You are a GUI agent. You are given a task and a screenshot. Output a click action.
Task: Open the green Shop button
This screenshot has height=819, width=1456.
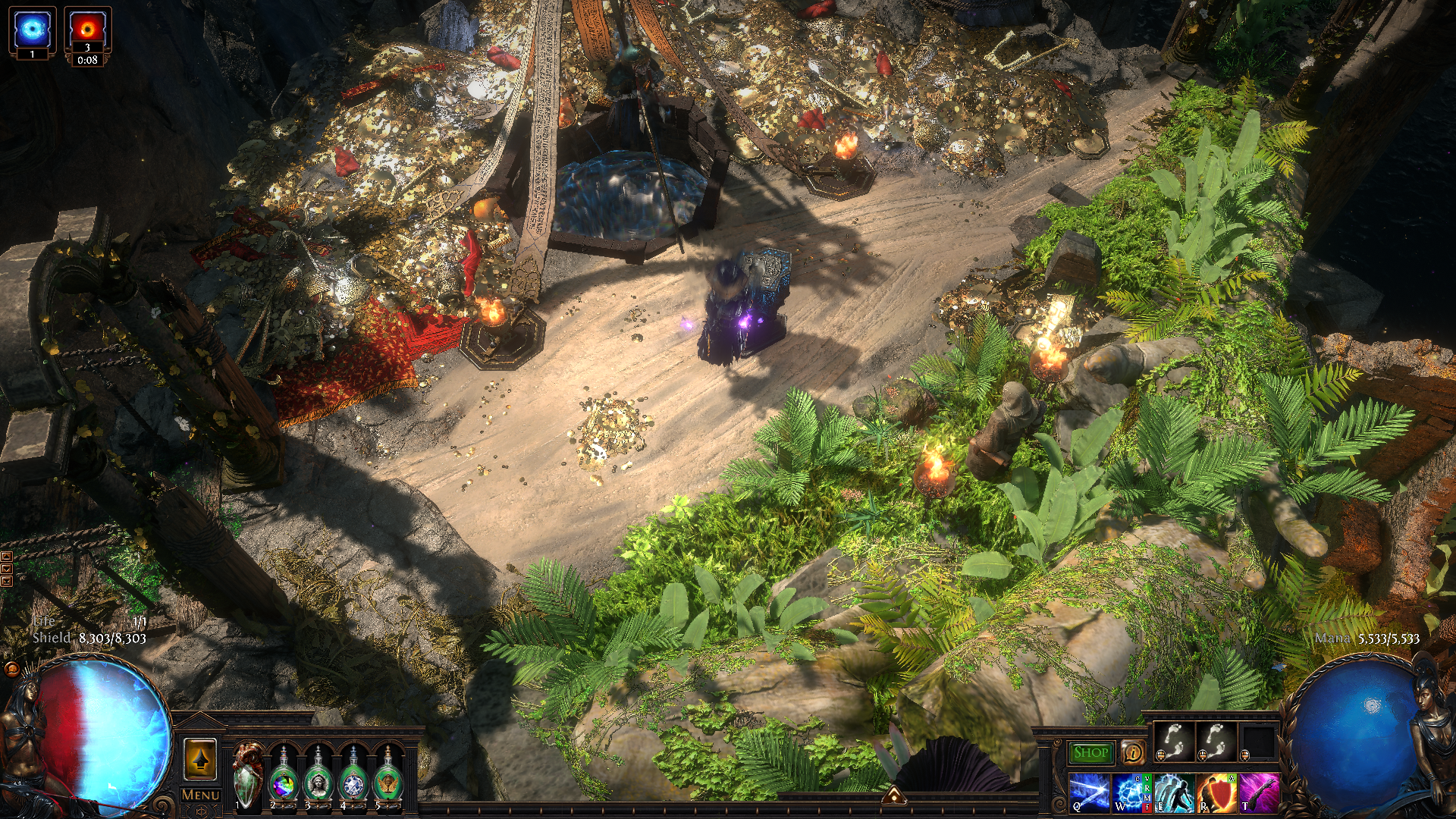(1090, 752)
